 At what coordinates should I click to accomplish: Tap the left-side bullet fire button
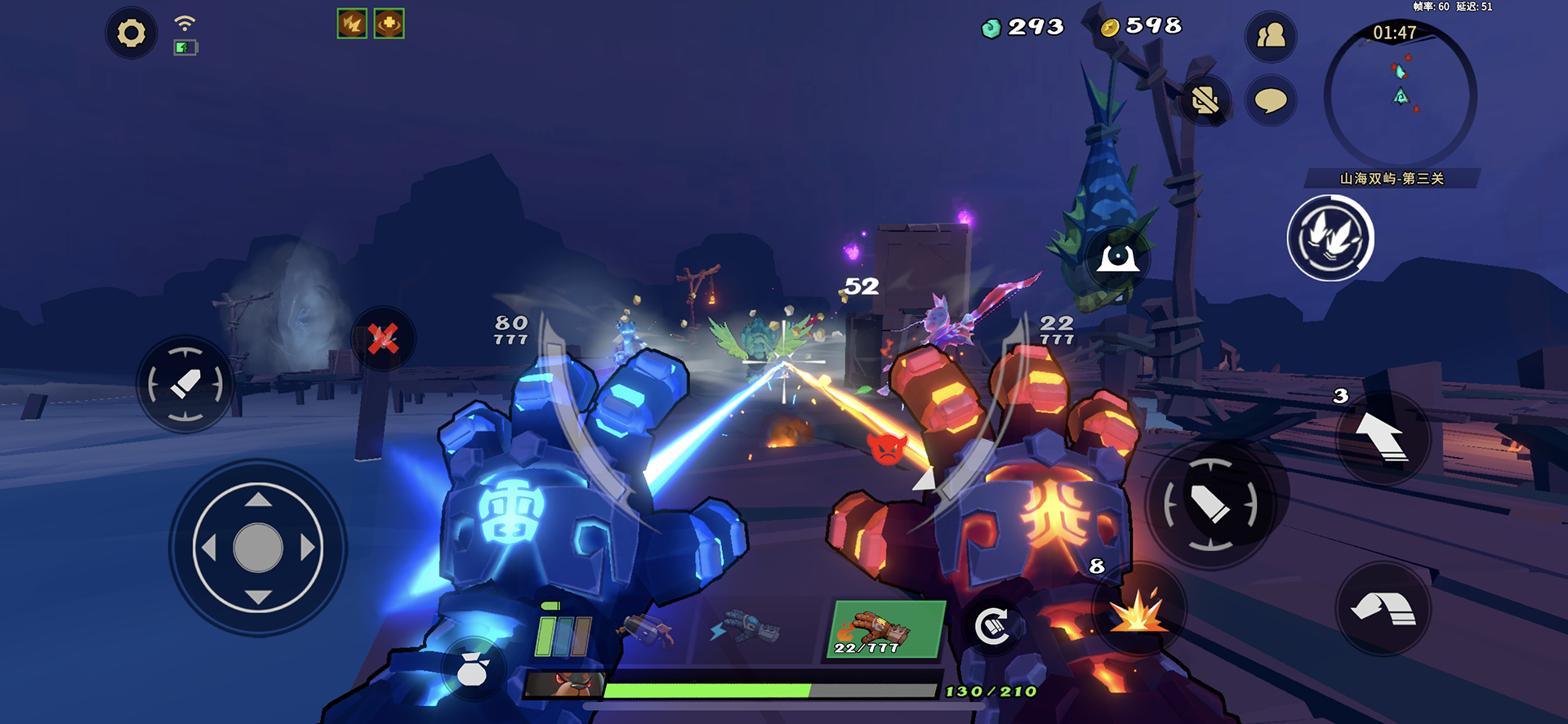185,384
